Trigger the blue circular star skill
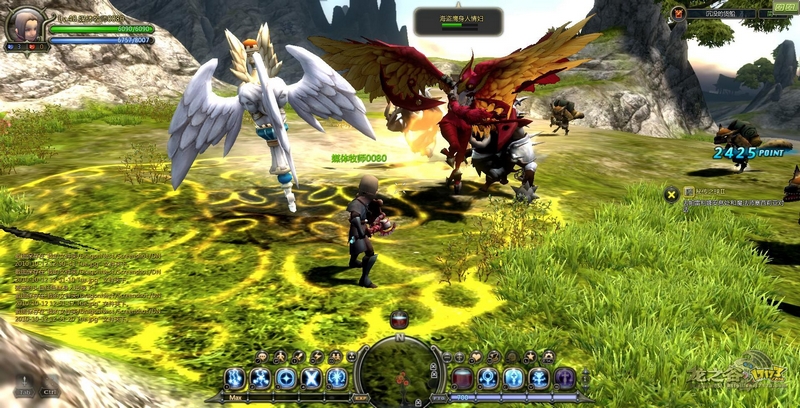The image size is (800, 408). click(x=286, y=378)
